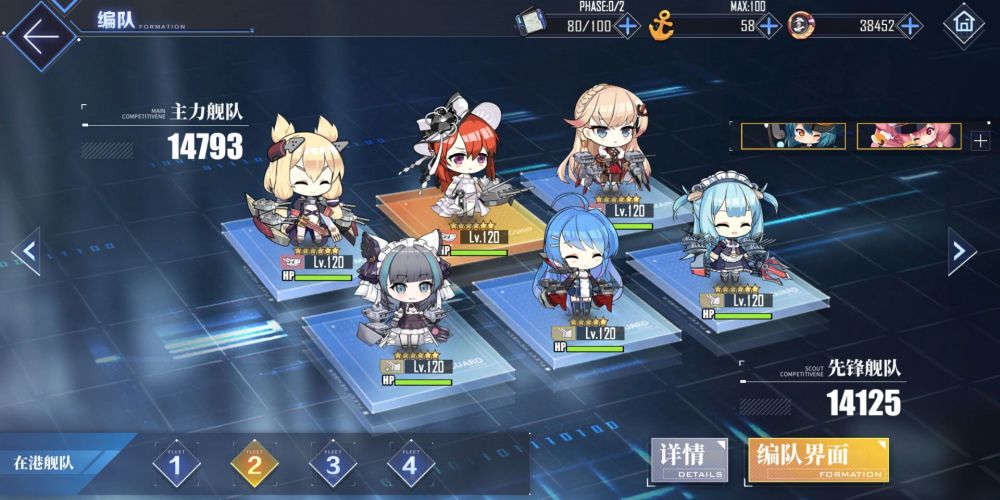
Task: Return to the home screen
Action: (964, 22)
